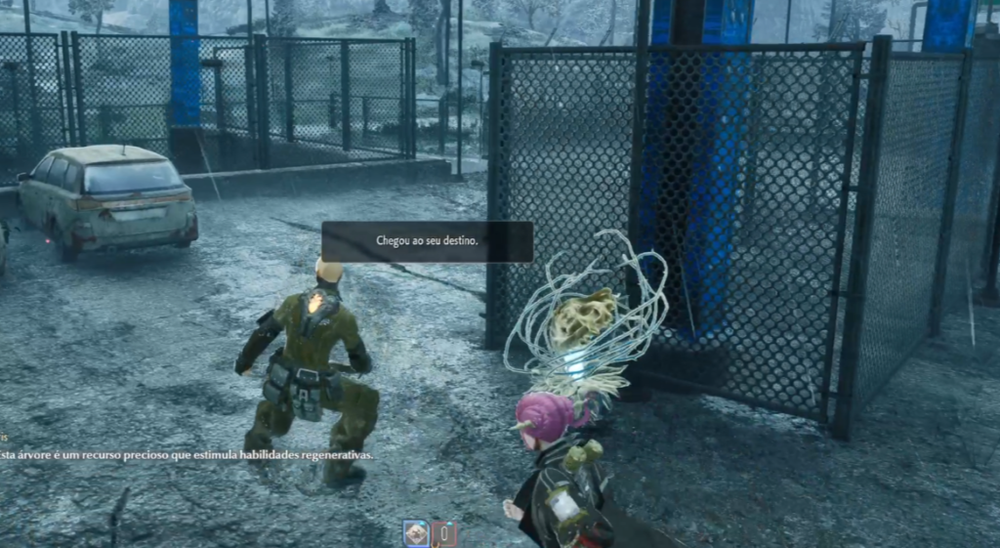Select the red-bordered slot showing zero
Image resolution: width=1000 pixels, height=548 pixels.
pyautogui.click(x=445, y=535)
